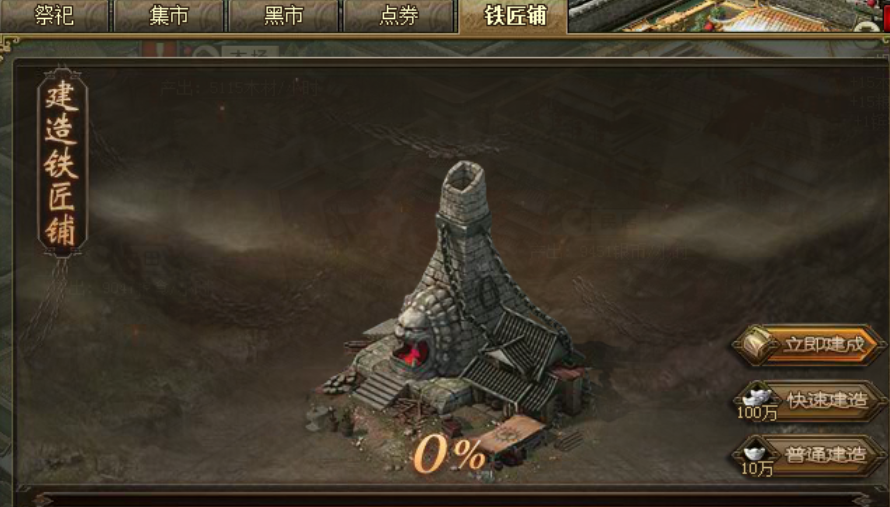The height and width of the screenshot is (507, 890).
Task: Click the 立即建成 instant build button
Action: click(x=812, y=345)
